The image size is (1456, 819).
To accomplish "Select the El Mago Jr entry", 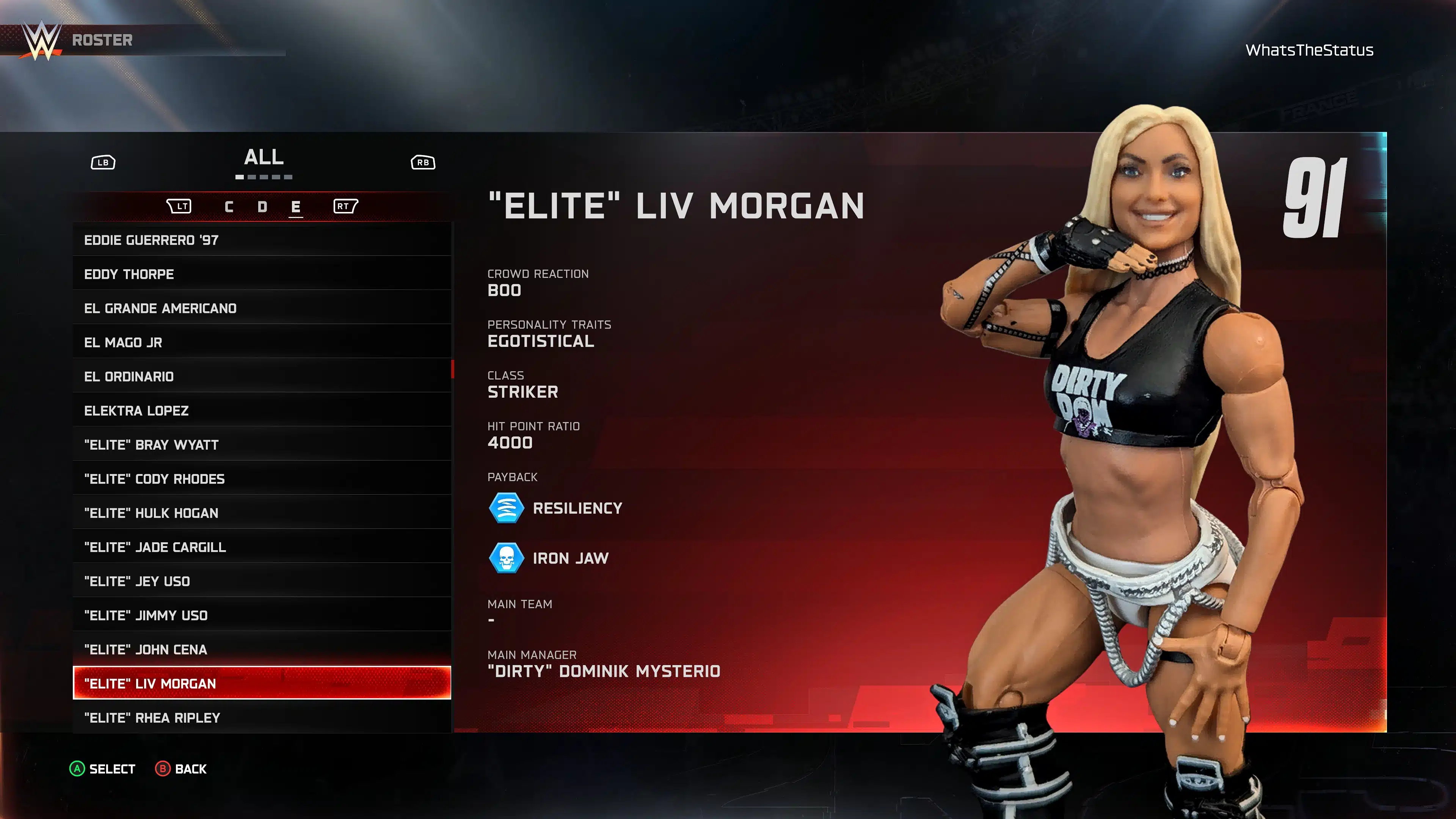I will (262, 342).
